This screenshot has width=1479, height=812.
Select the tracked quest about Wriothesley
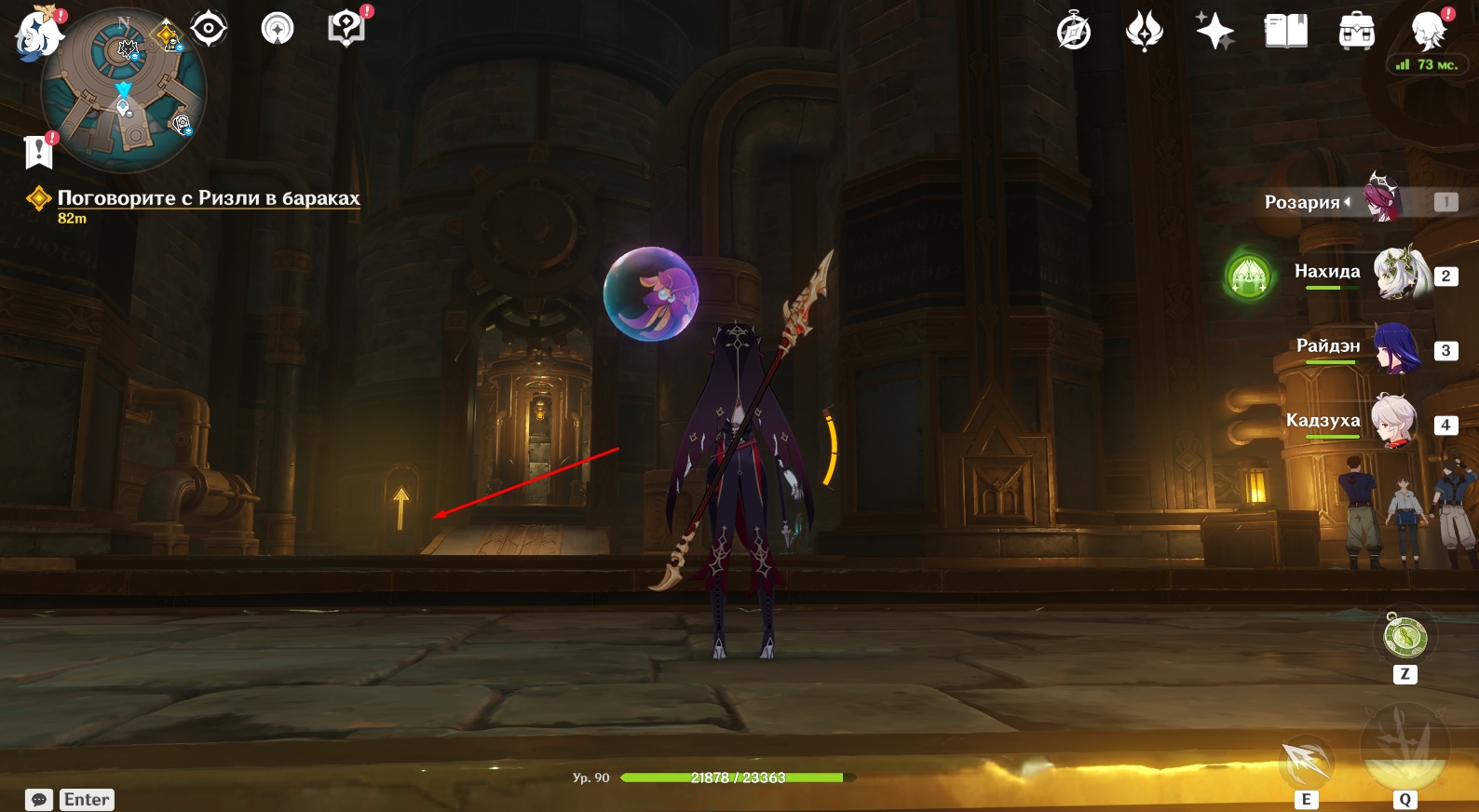point(208,198)
